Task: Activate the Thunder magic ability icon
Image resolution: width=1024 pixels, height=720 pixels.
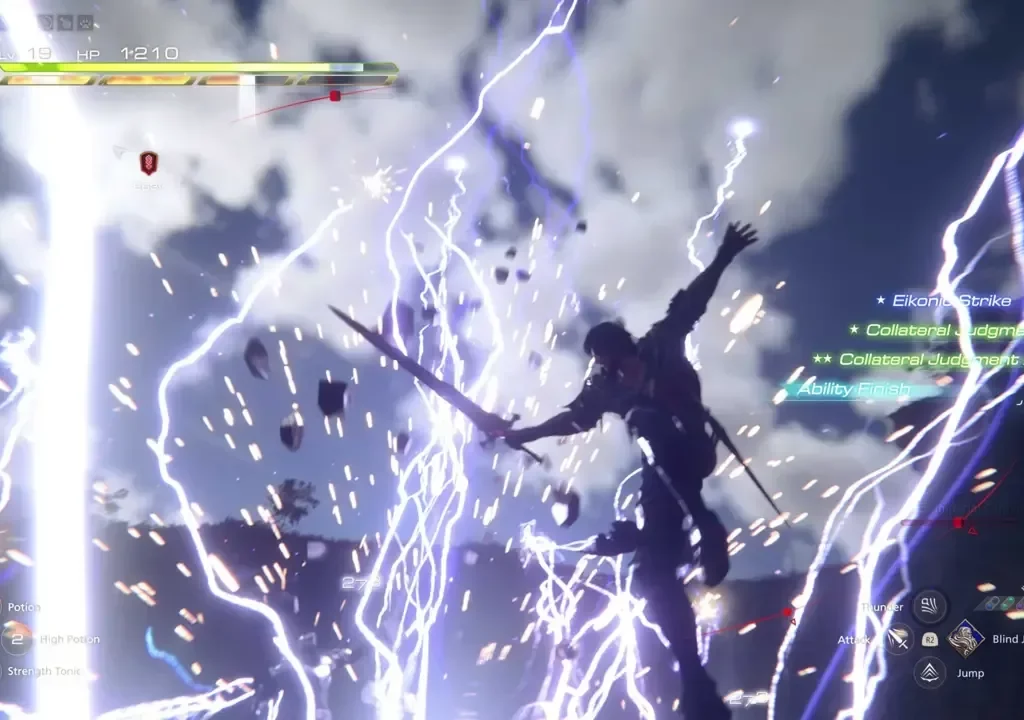Action: [929, 606]
